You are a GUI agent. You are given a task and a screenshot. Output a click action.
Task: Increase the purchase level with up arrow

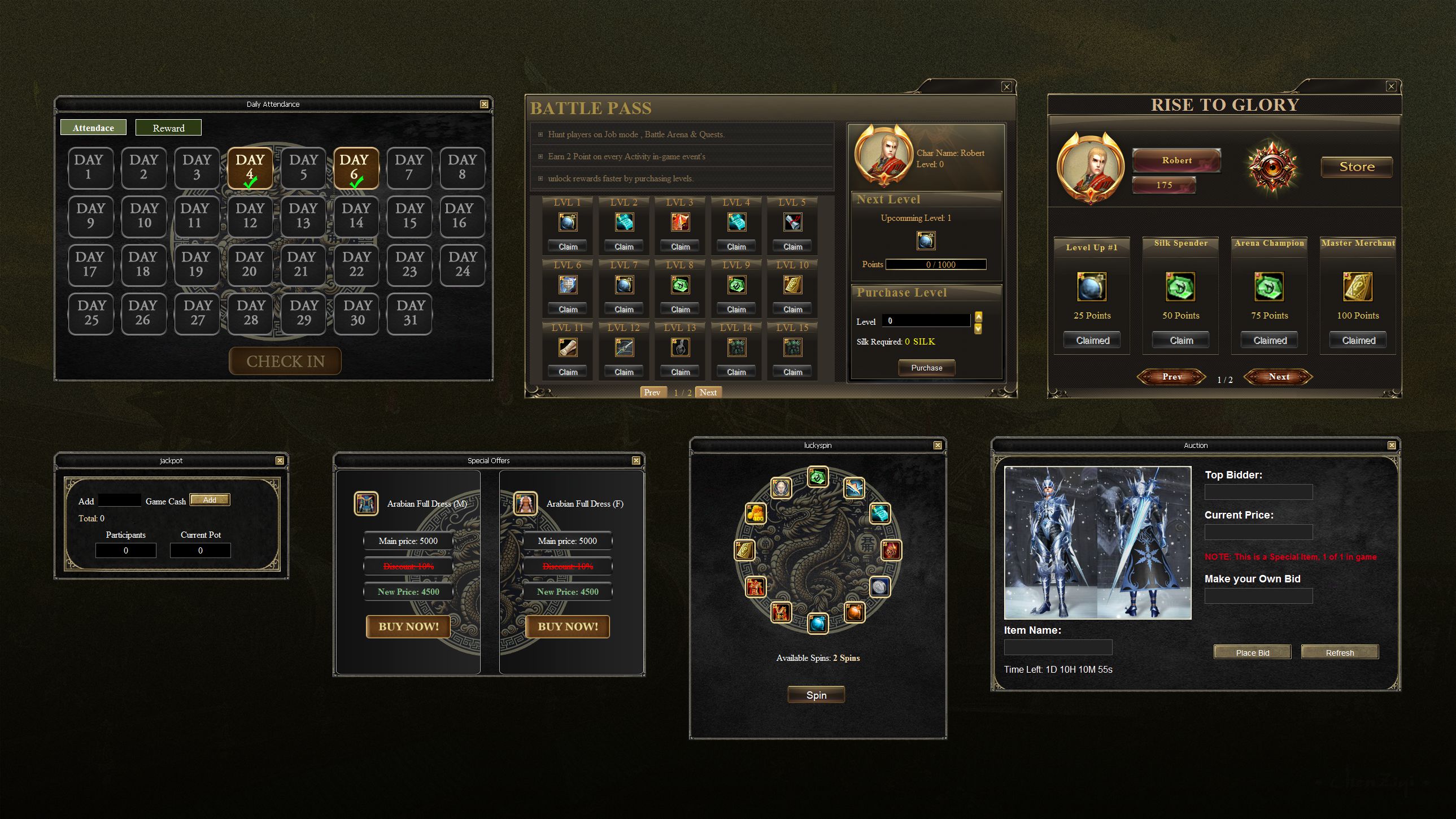(978, 316)
